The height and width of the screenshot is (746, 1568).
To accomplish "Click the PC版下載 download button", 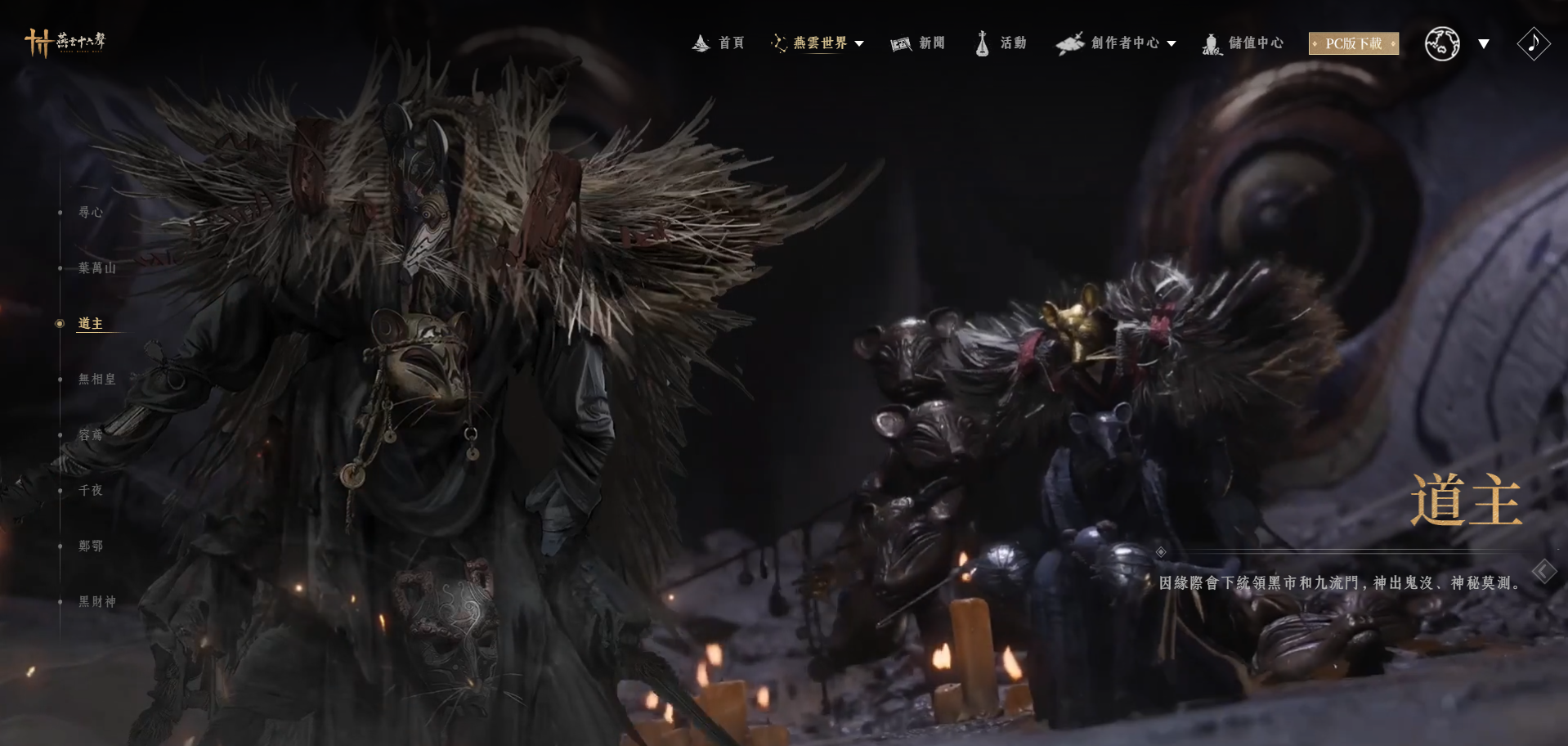I will coord(1353,43).
